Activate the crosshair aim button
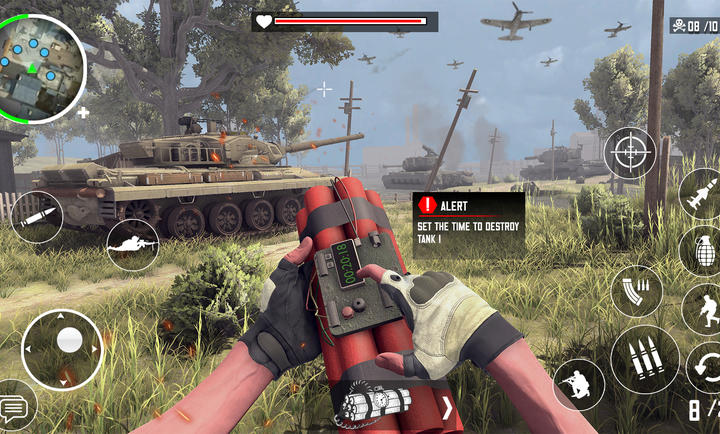 (630, 153)
